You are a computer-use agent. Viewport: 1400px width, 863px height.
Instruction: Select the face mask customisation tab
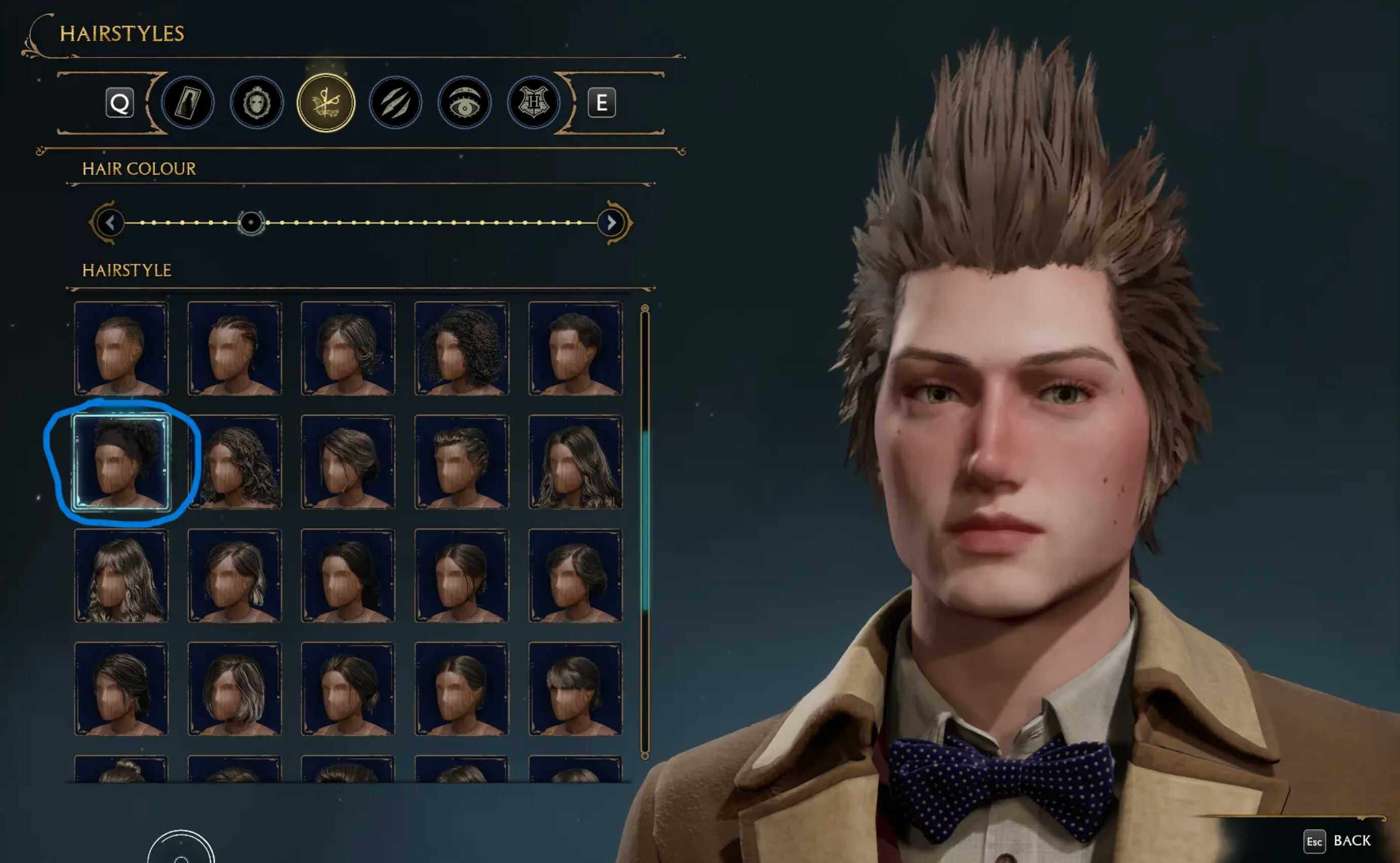tap(256, 103)
